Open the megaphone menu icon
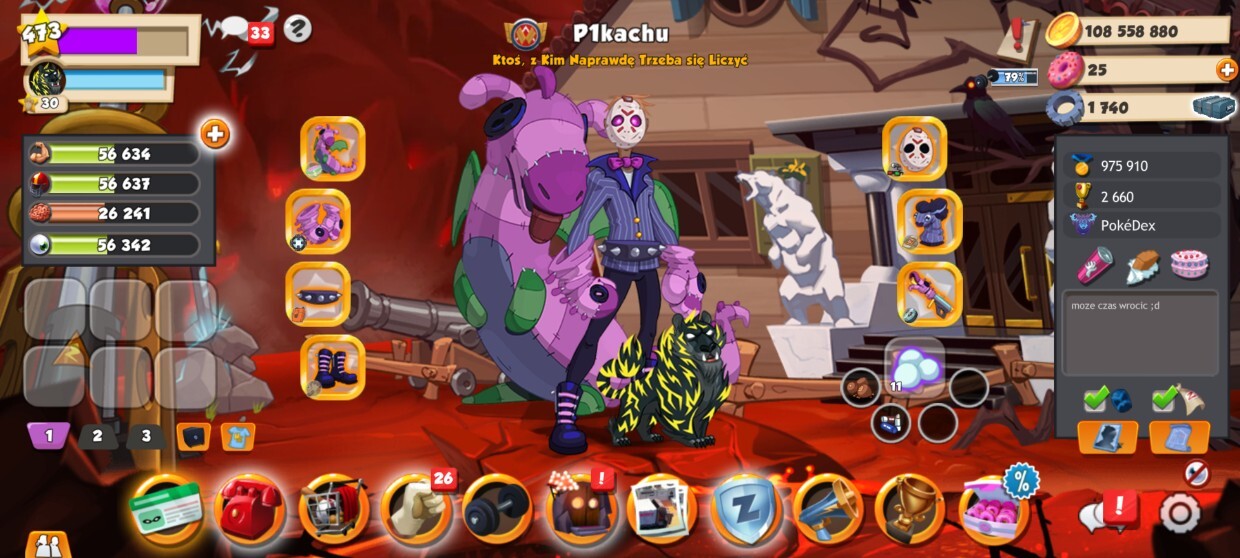 [x=827, y=509]
